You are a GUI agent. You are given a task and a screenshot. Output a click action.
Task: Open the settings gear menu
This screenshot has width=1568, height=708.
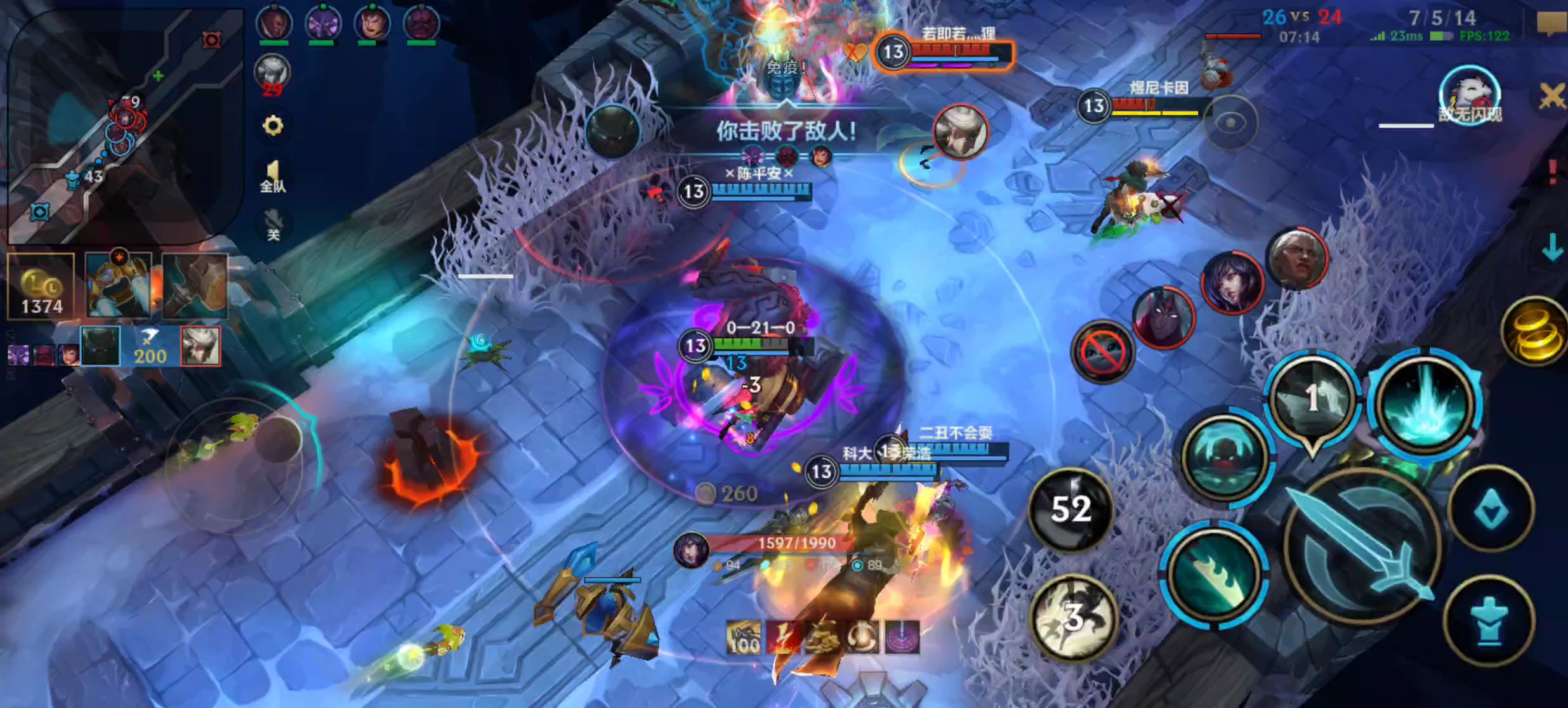pos(273,126)
